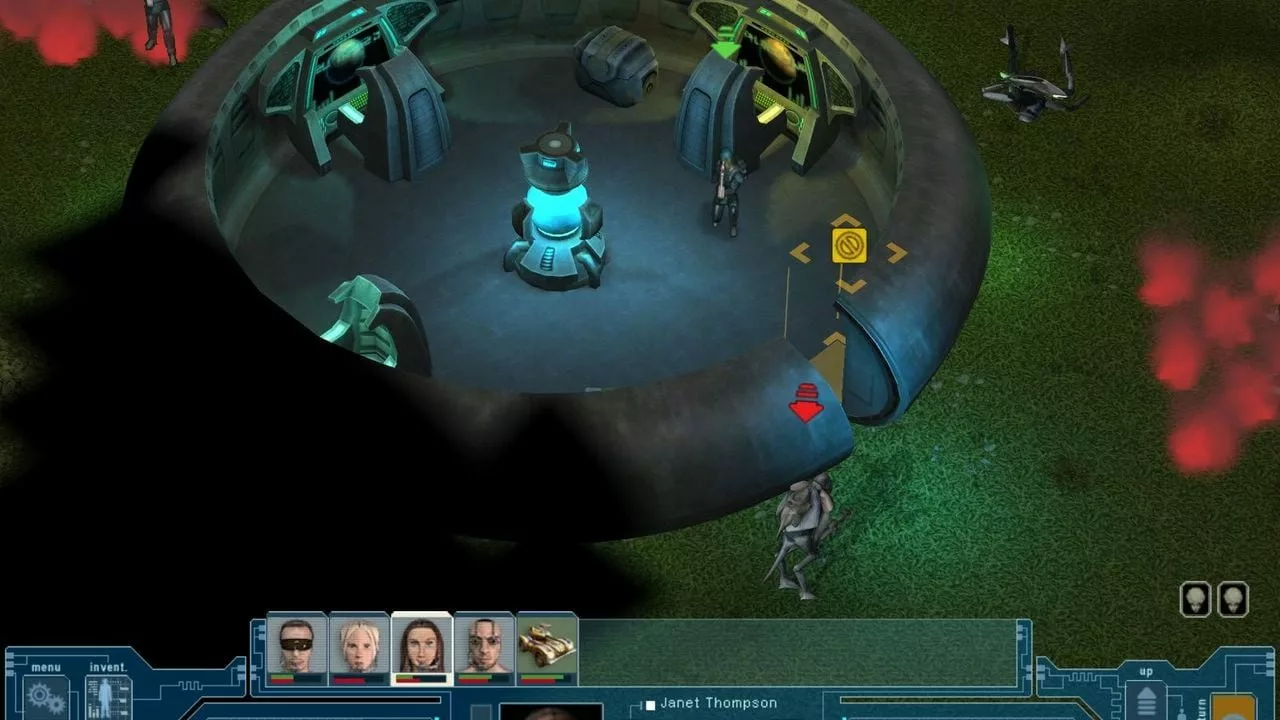This screenshot has height=720, width=1280.
Task: Select the soldier wearing dark visor glasses
Action: point(296,646)
